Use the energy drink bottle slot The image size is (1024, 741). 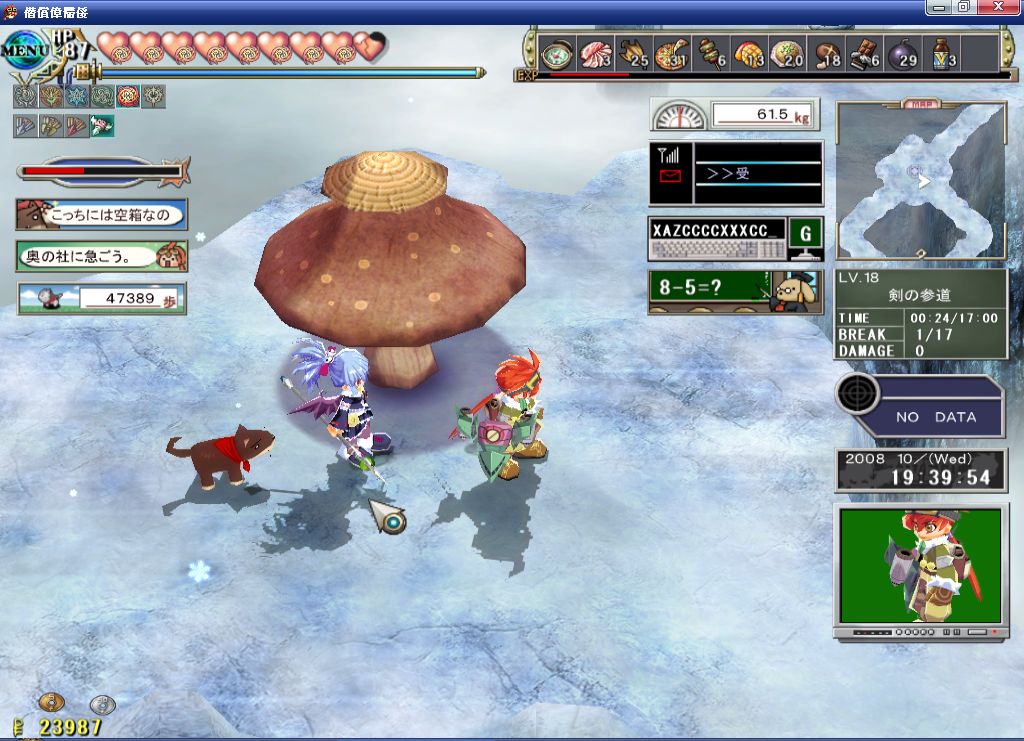point(941,54)
